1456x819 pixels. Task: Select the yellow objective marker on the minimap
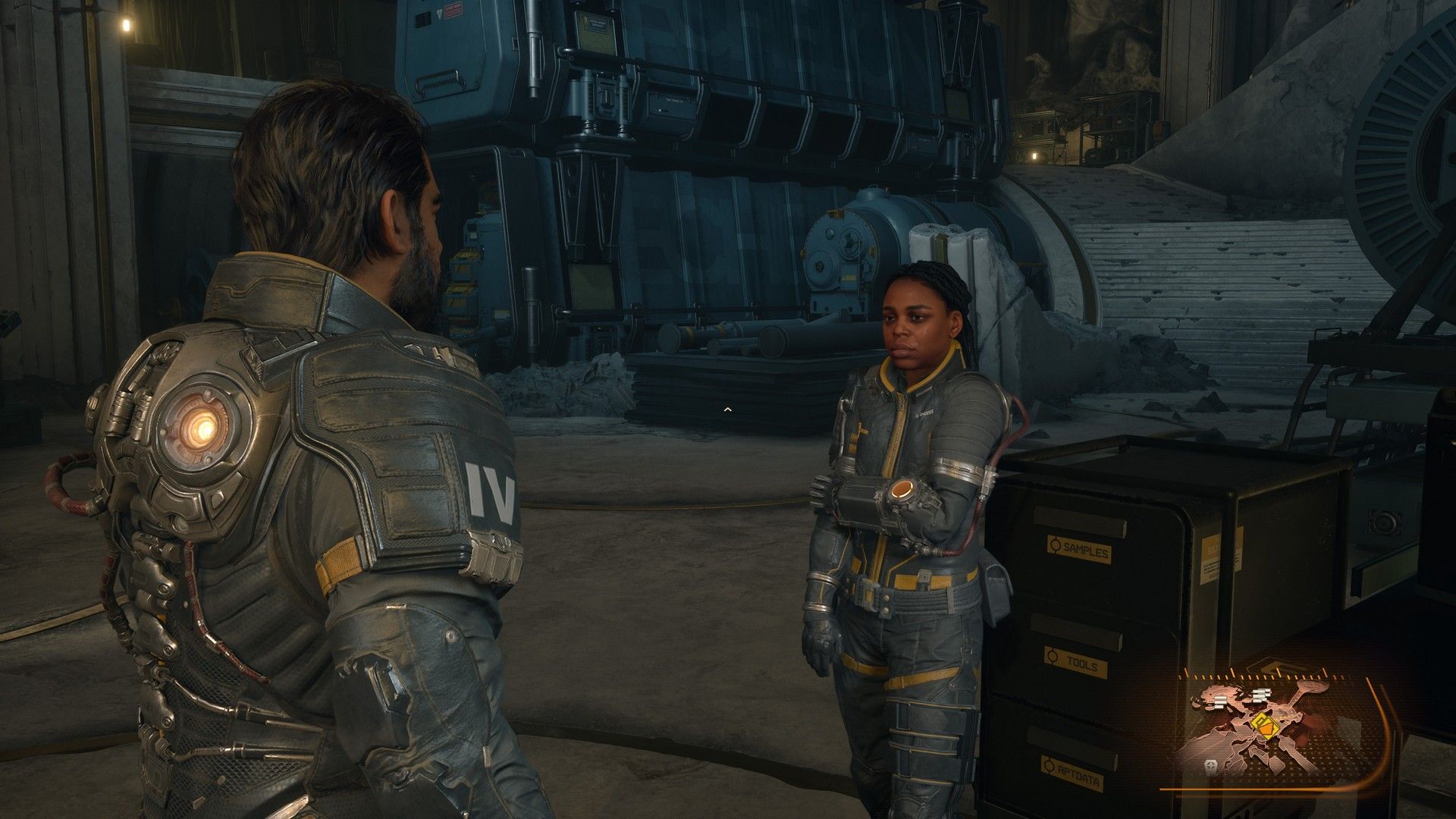pyautogui.click(x=1266, y=726)
